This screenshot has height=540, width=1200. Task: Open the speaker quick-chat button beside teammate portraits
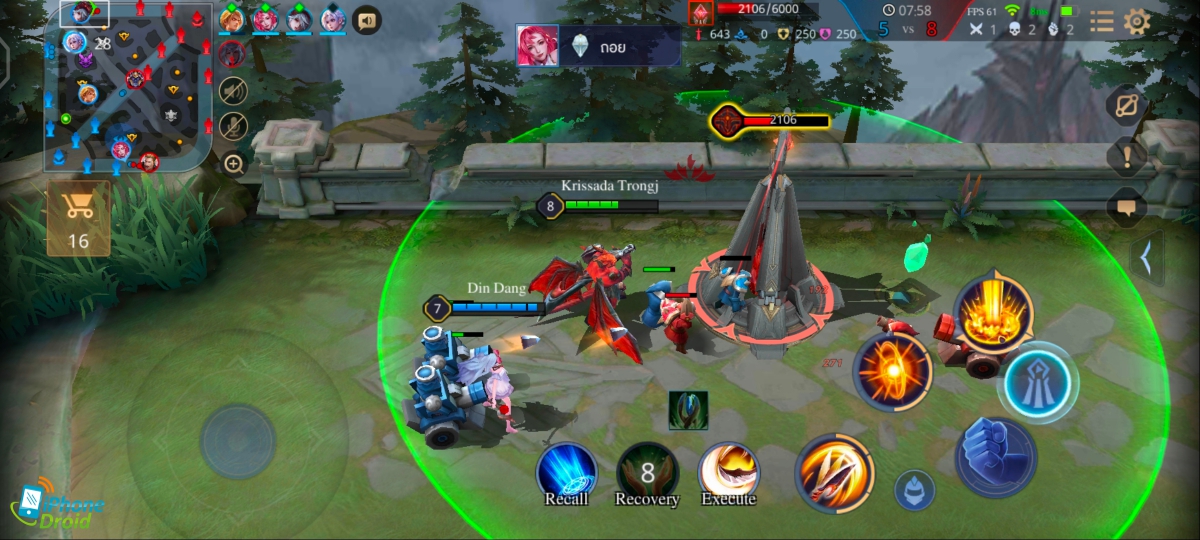tap(367, 19)
